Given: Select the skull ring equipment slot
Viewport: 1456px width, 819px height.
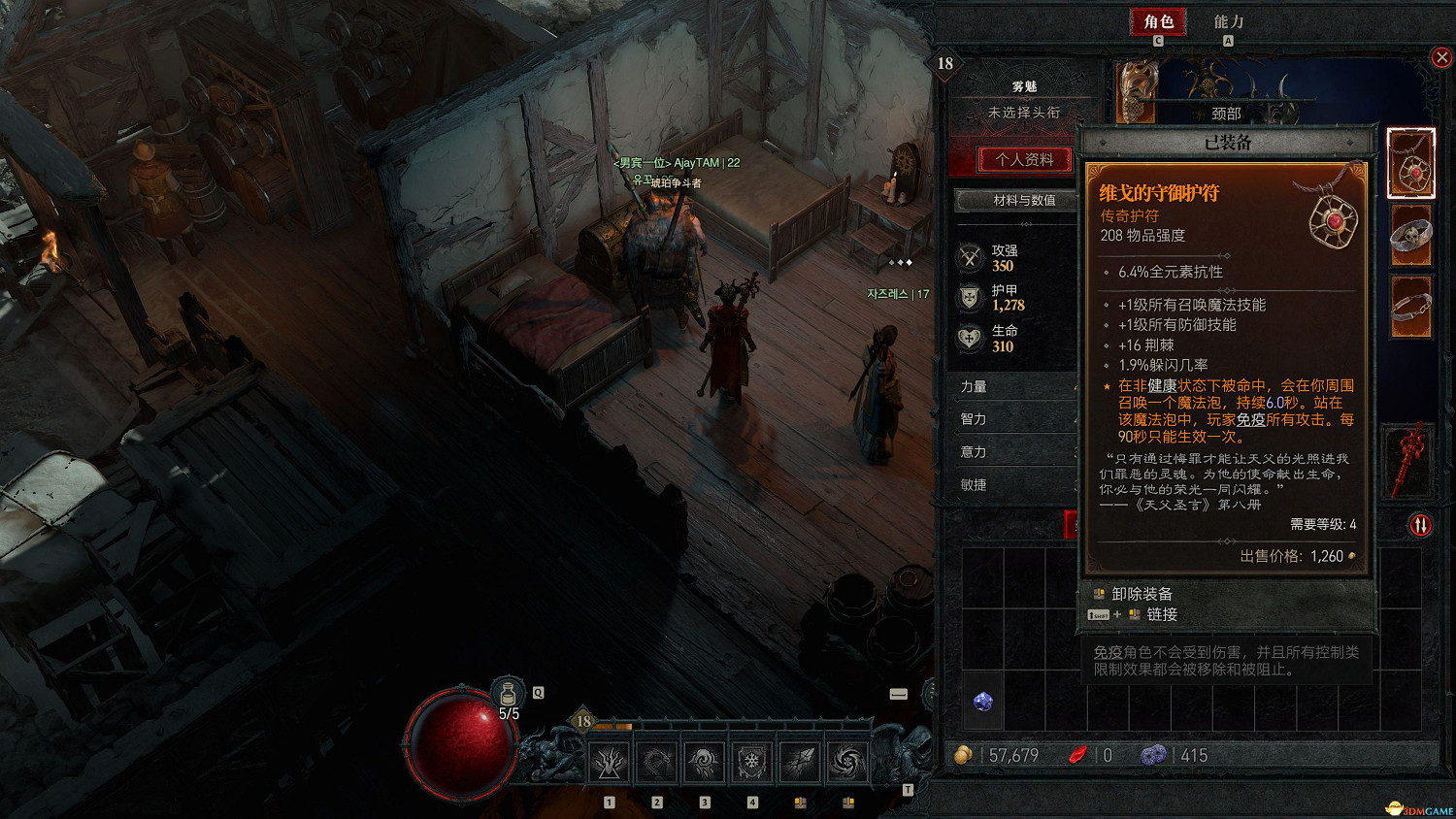Looking at the screenshot, I should click(x=1410, y=235).
